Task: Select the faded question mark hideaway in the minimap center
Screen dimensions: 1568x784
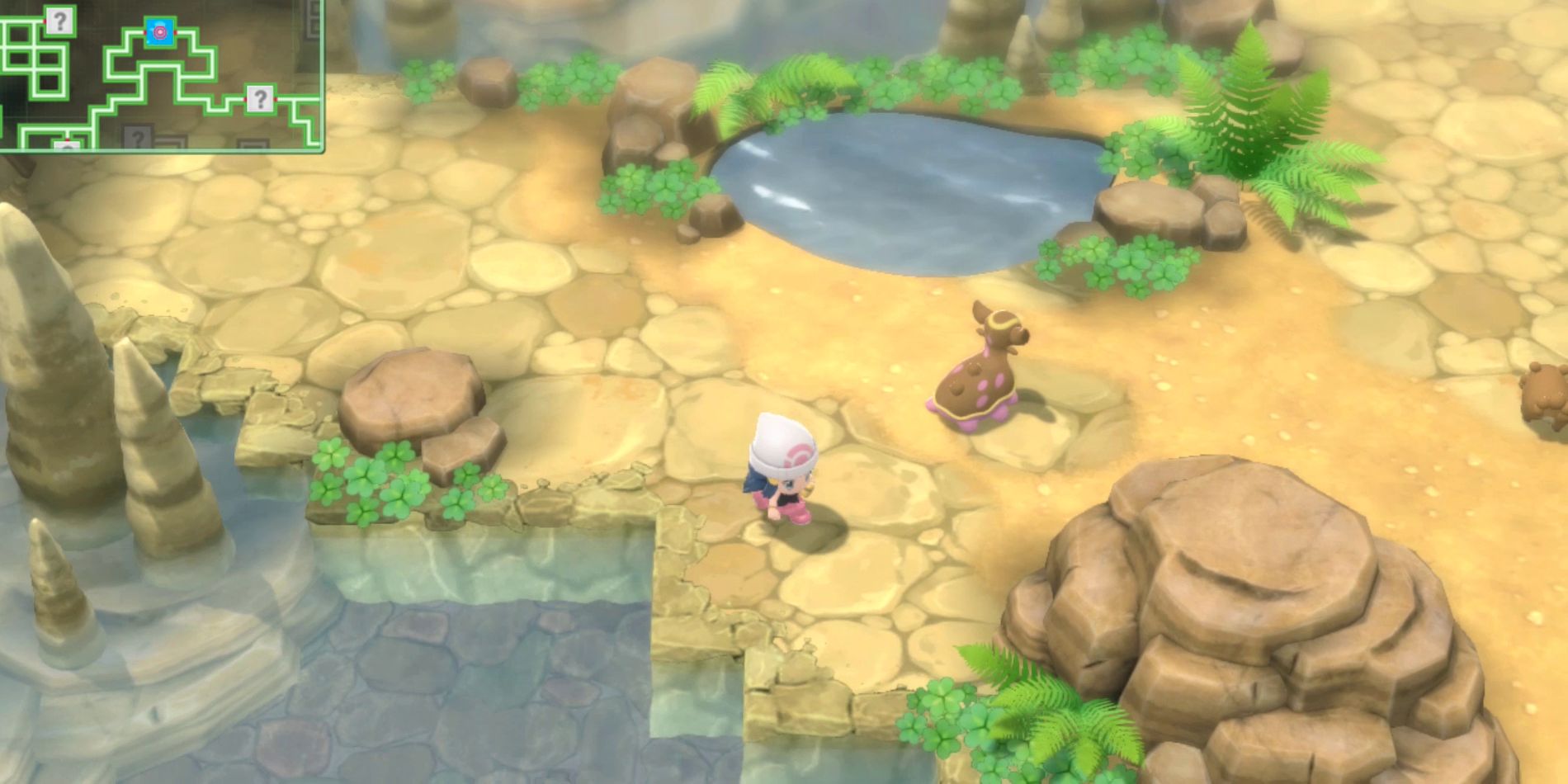Action: pyautogui.click(x=139, y=137)
